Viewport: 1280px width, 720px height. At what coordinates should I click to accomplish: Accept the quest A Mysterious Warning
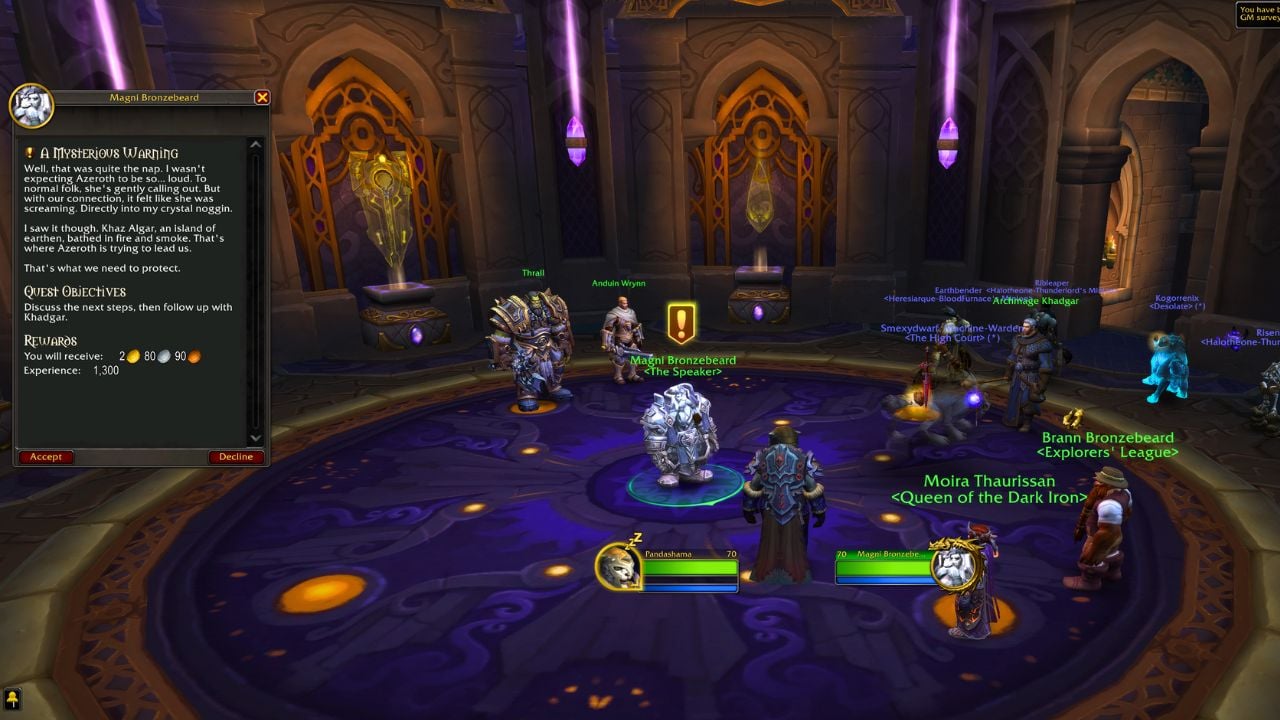coord(45,456)
